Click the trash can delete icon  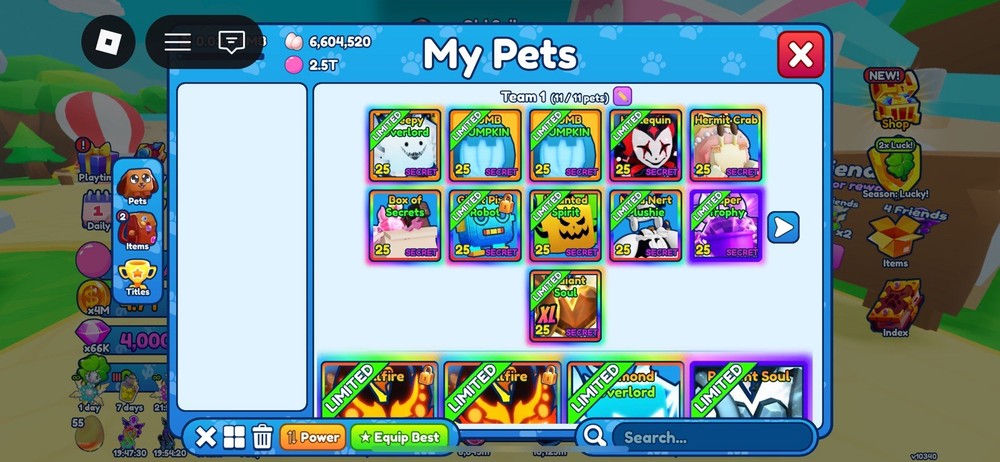262,437
